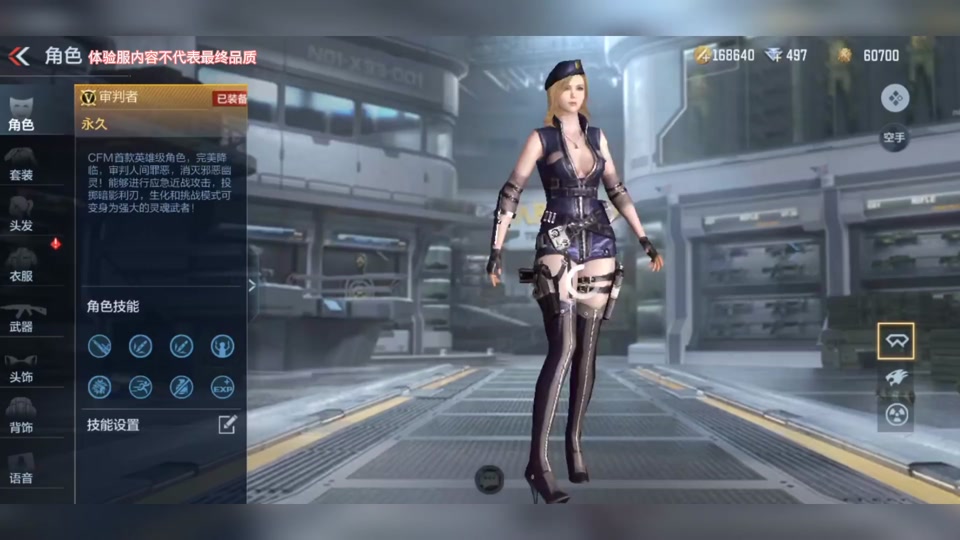Go back using the double-arrow button
This screenshot has height=540, width=960.
tap(19, 56)
